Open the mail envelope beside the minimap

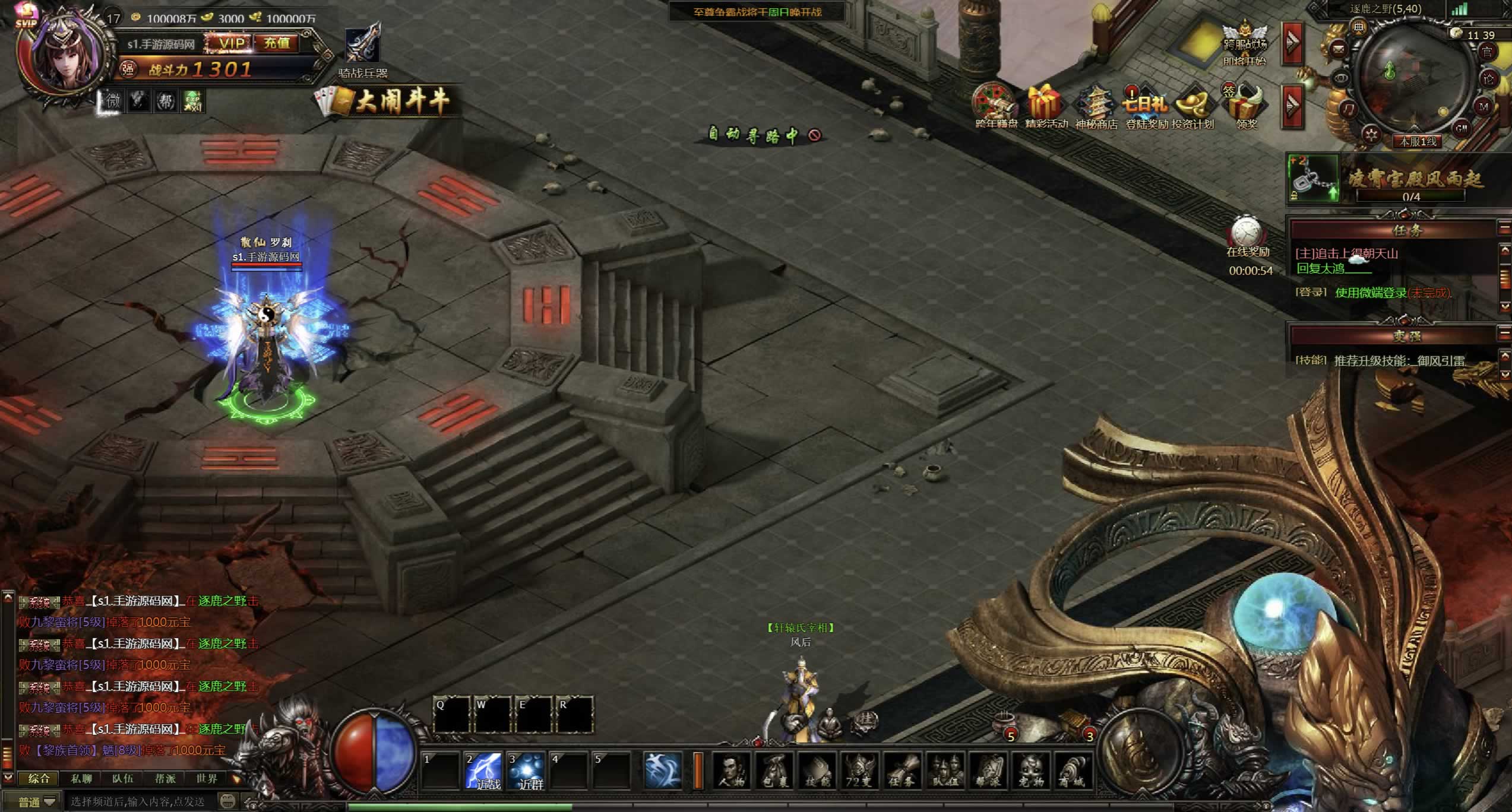tap(1339, 49)
